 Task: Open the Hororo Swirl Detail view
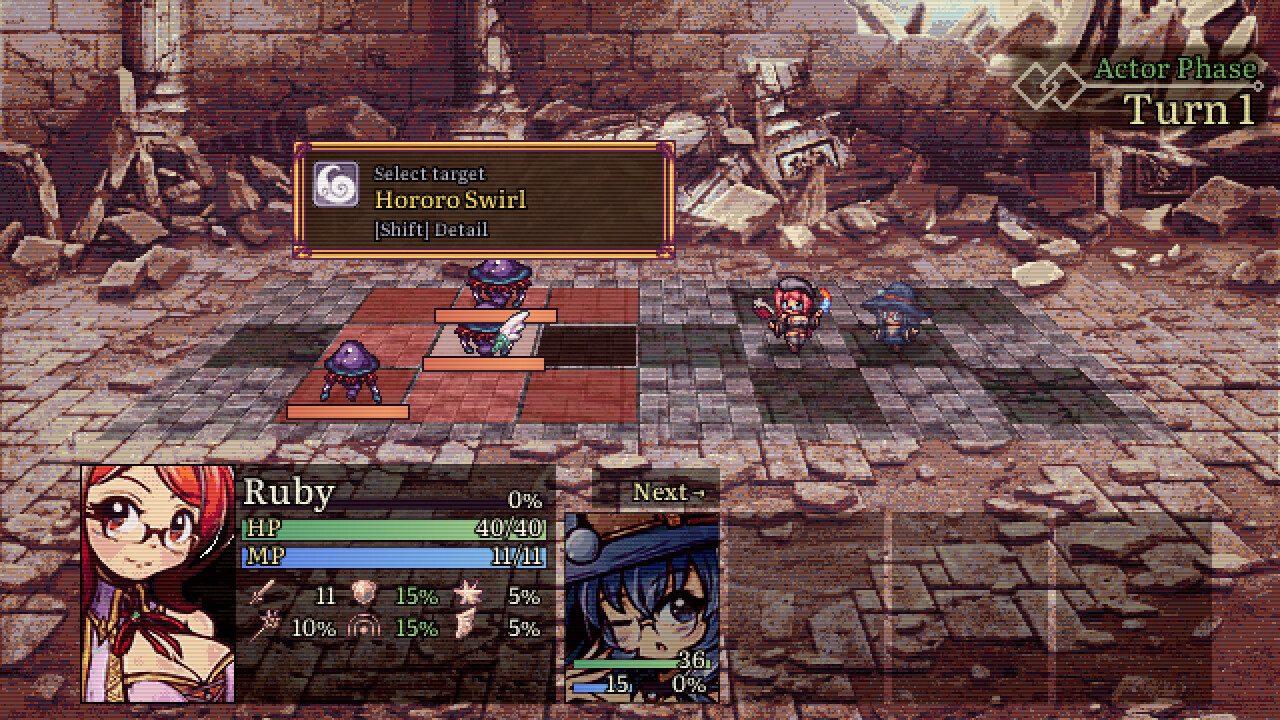(430, 230)
